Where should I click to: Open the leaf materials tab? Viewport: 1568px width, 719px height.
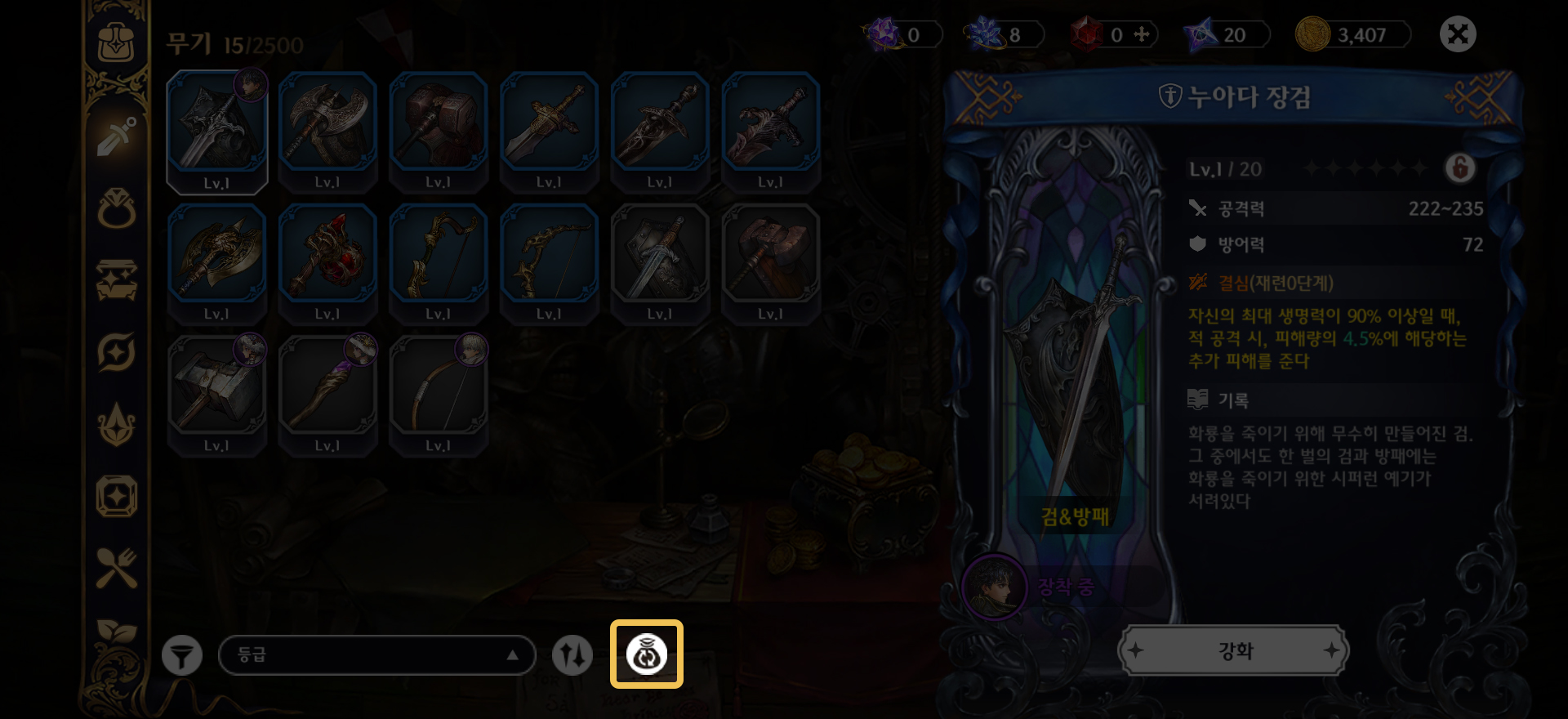117,632
